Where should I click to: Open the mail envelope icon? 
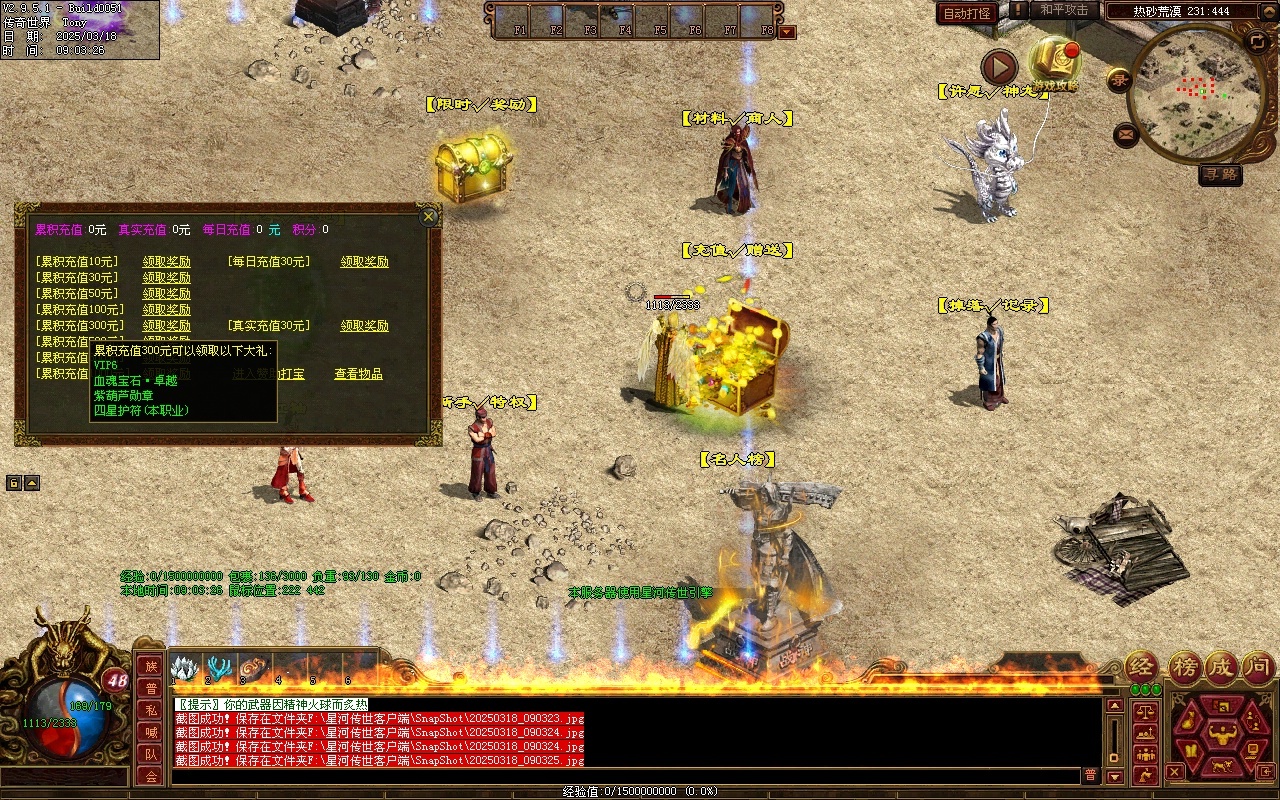coord(1126,133)
